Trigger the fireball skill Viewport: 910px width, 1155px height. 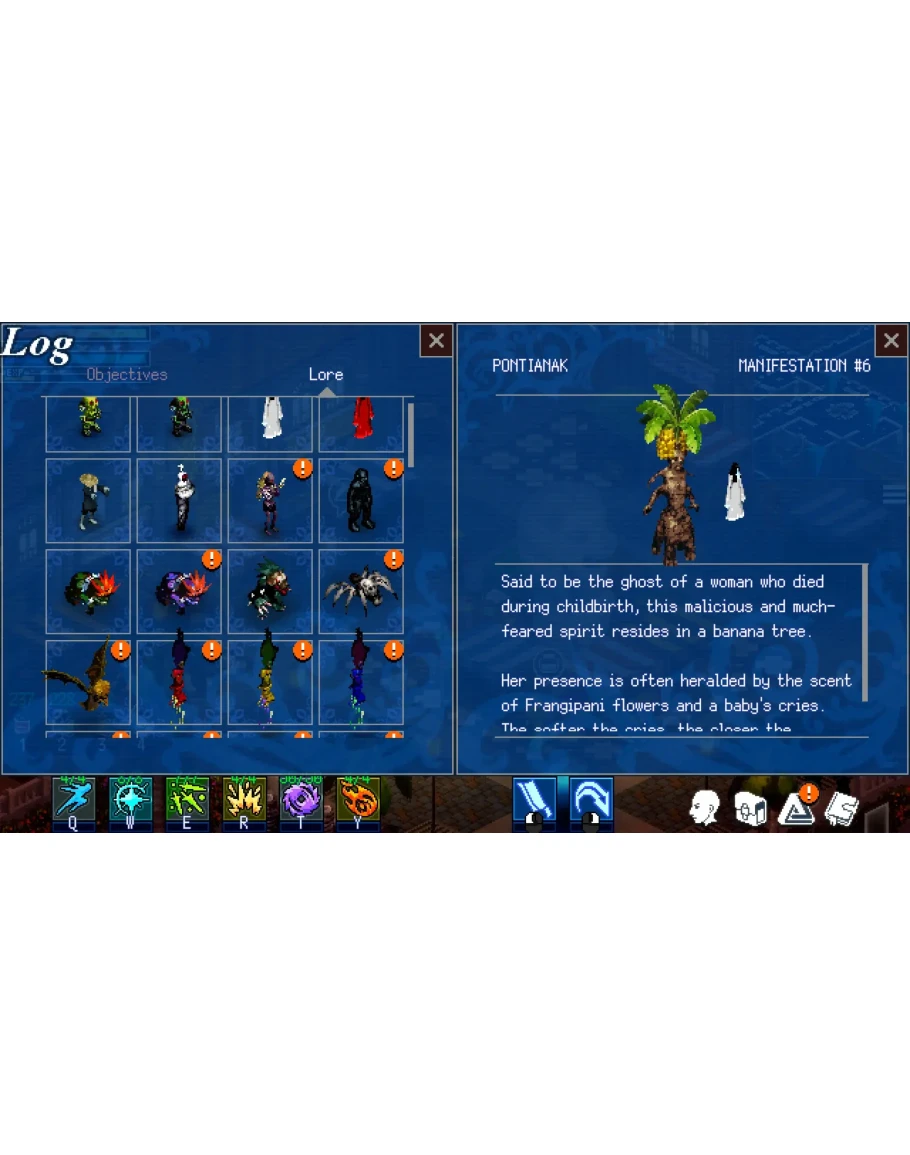click(x=358, y=800)
